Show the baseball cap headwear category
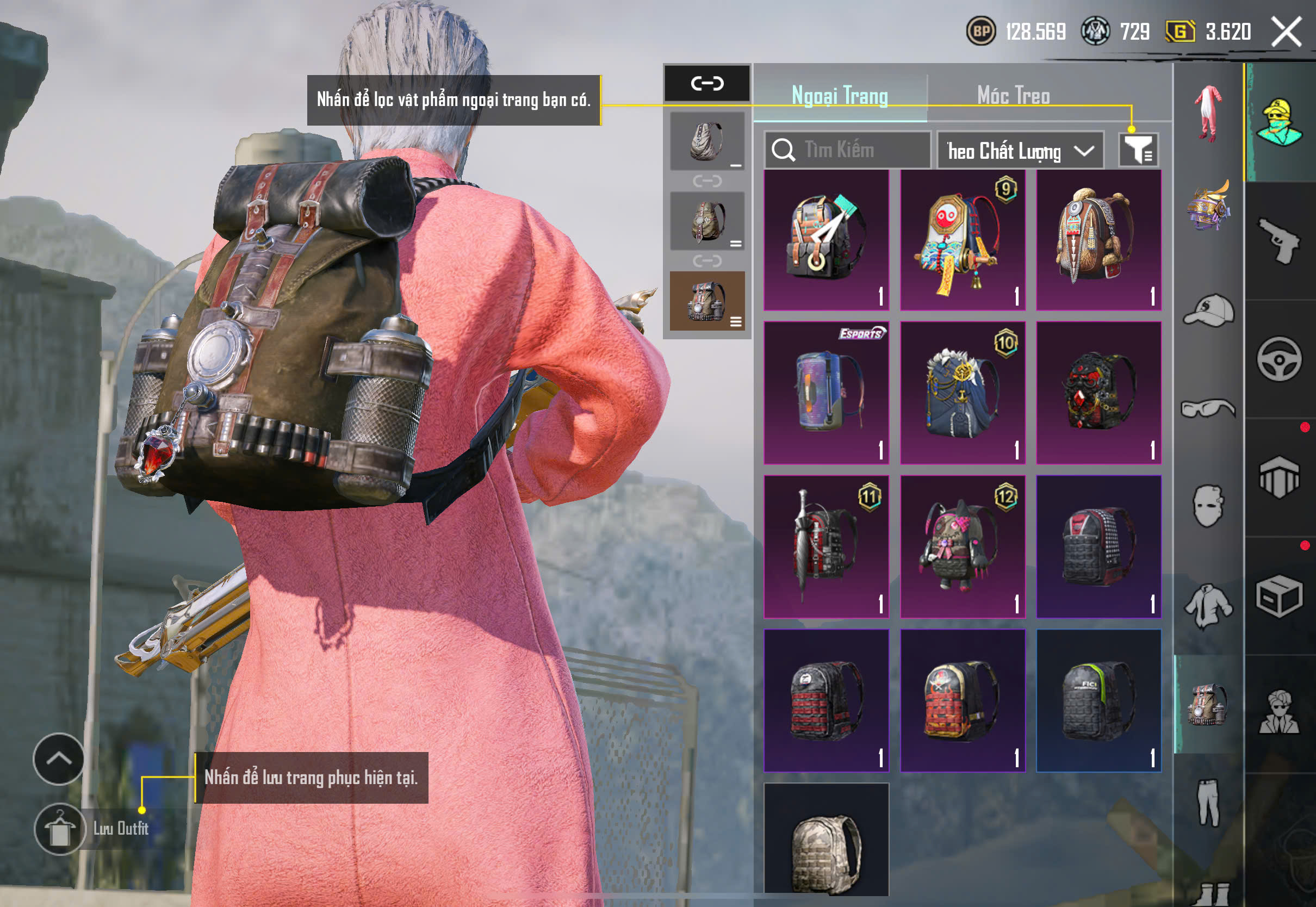Viewport: 1316px width, 907px height. (1209, 311)
